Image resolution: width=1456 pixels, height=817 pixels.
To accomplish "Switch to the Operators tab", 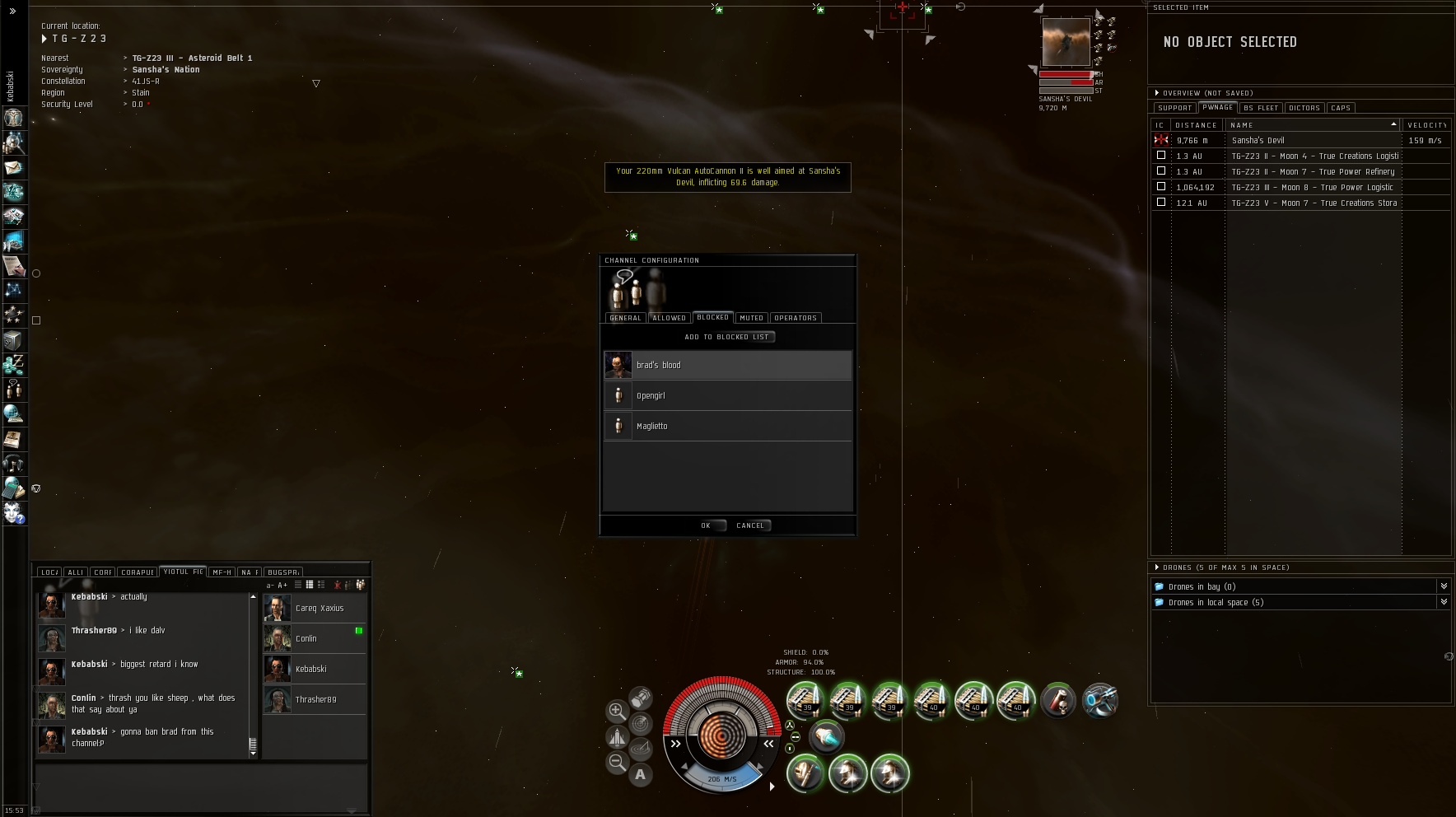I will coord(795,318).
